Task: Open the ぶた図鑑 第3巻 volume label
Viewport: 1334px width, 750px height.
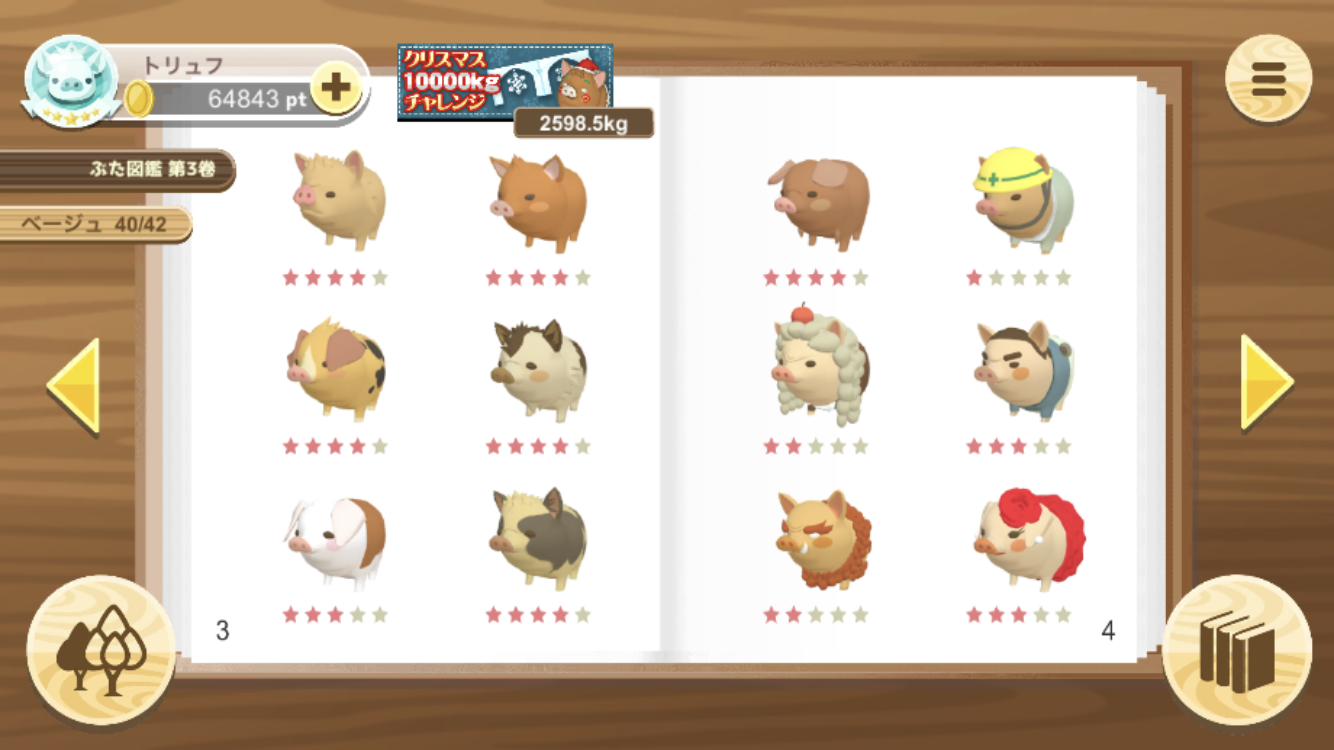Action: (120, 169)
